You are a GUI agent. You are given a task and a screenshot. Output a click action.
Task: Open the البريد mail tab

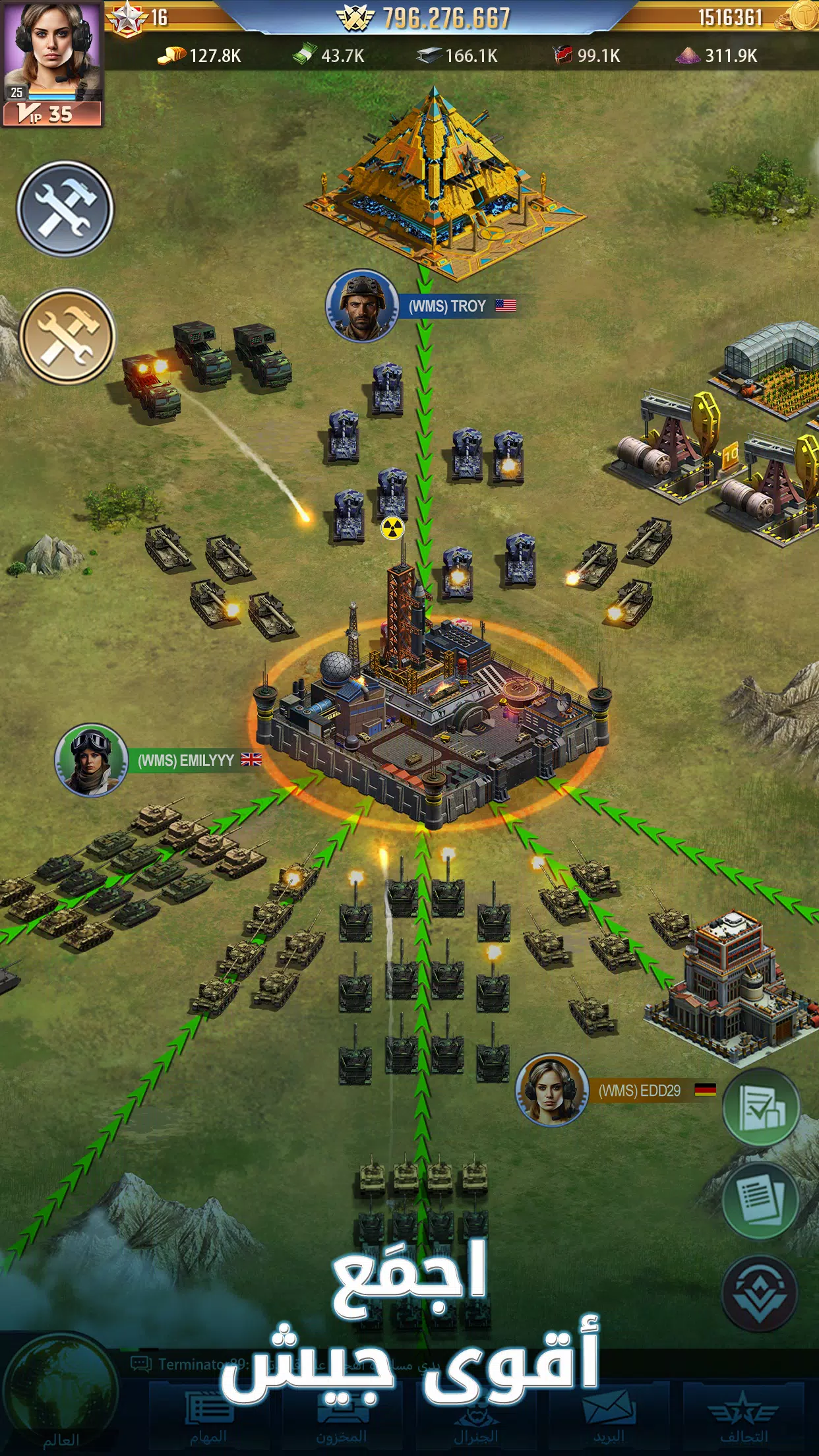pos(608,1418)
